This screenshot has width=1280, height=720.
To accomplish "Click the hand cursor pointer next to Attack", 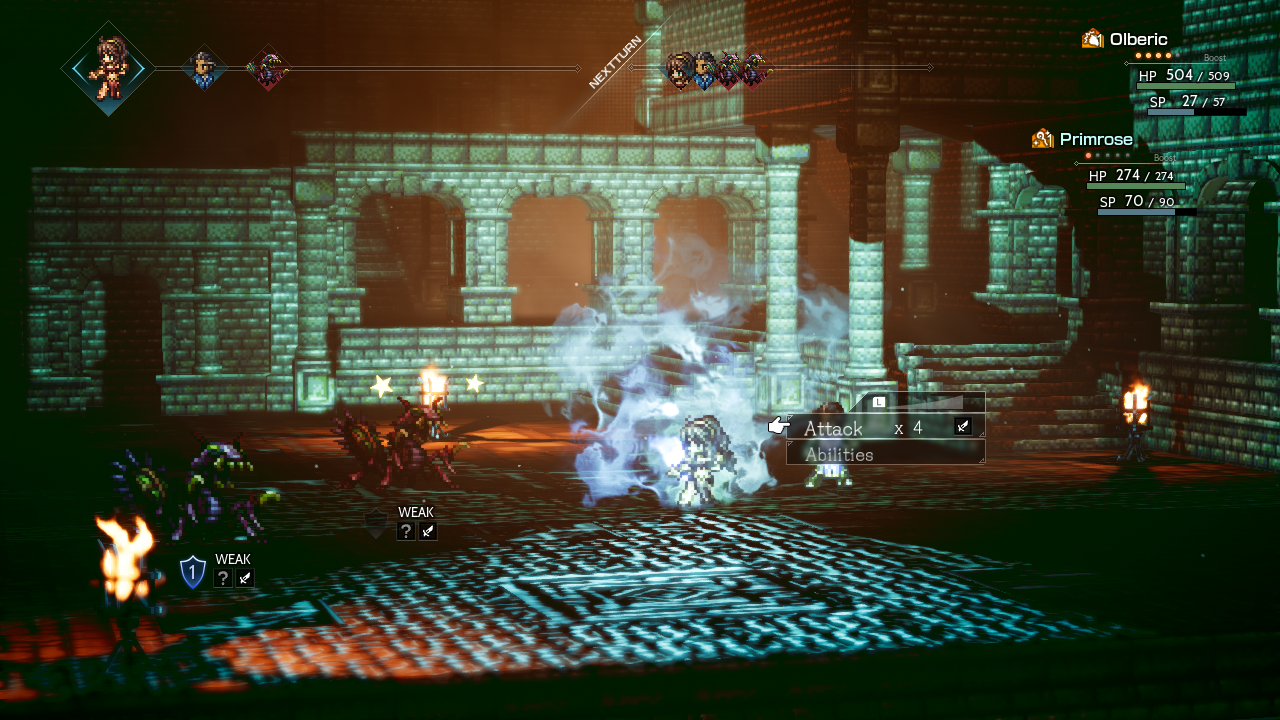I will point(778,424).
